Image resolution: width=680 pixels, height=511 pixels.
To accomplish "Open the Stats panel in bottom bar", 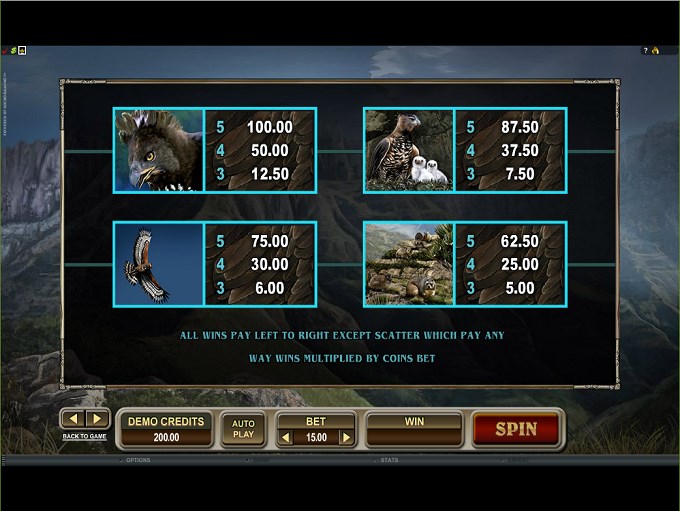I will (389, 460).
